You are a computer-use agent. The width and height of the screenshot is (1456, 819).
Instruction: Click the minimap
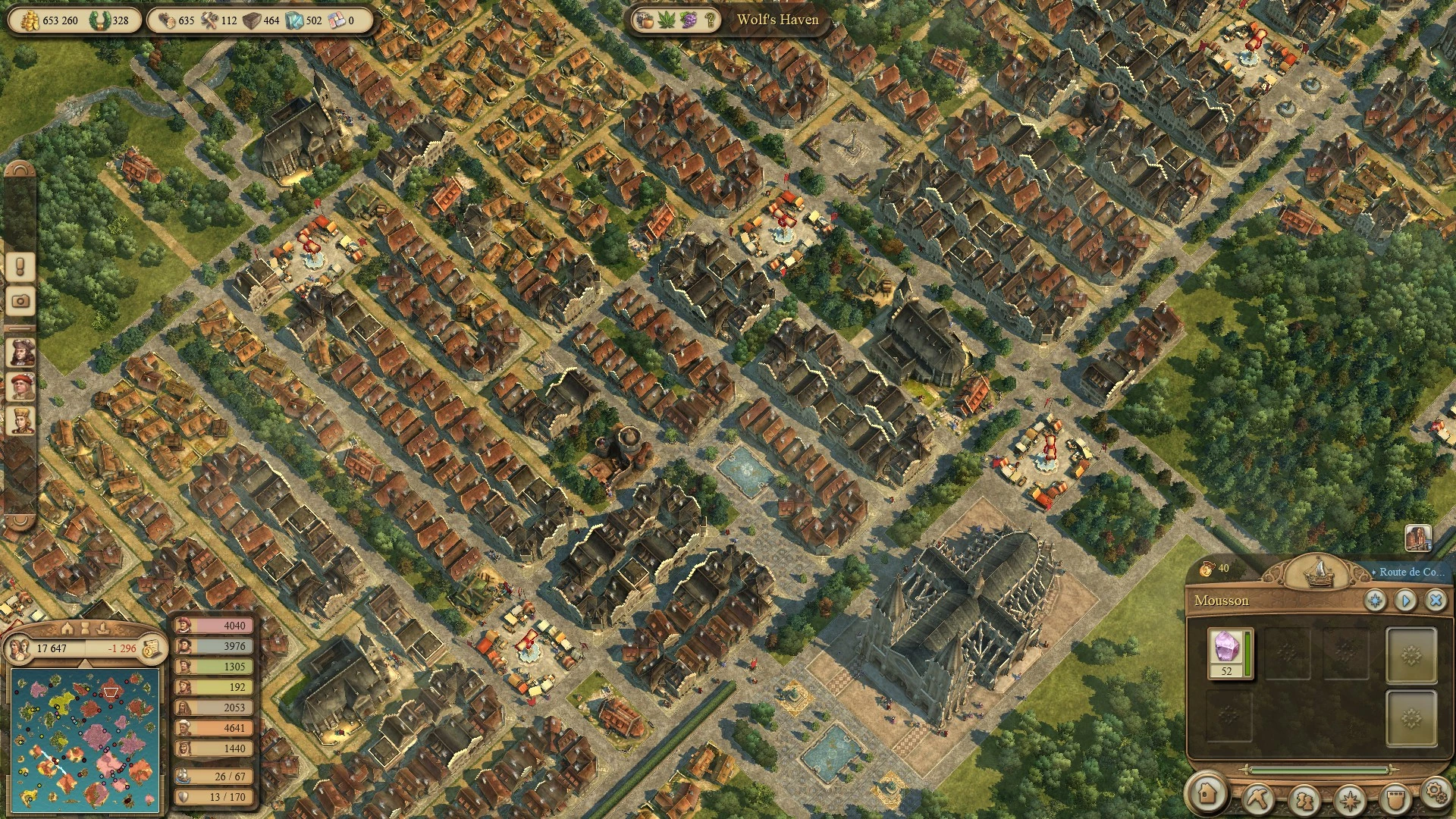click(85, 739)
